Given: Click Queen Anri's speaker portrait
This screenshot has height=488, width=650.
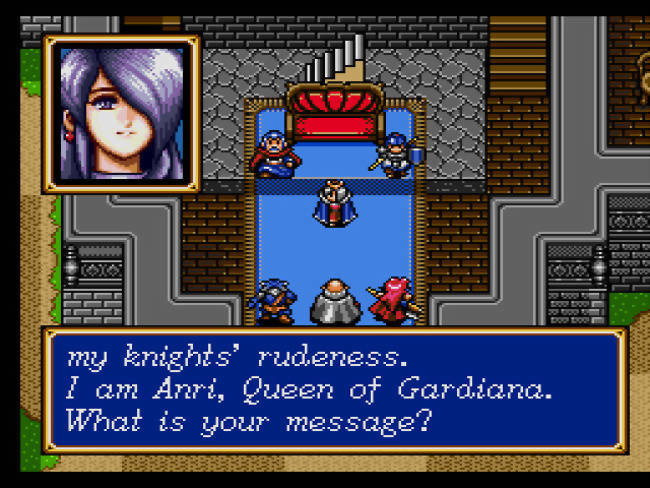Looking at the screenshot, I should pyautogui.click(x=121, y=113).
